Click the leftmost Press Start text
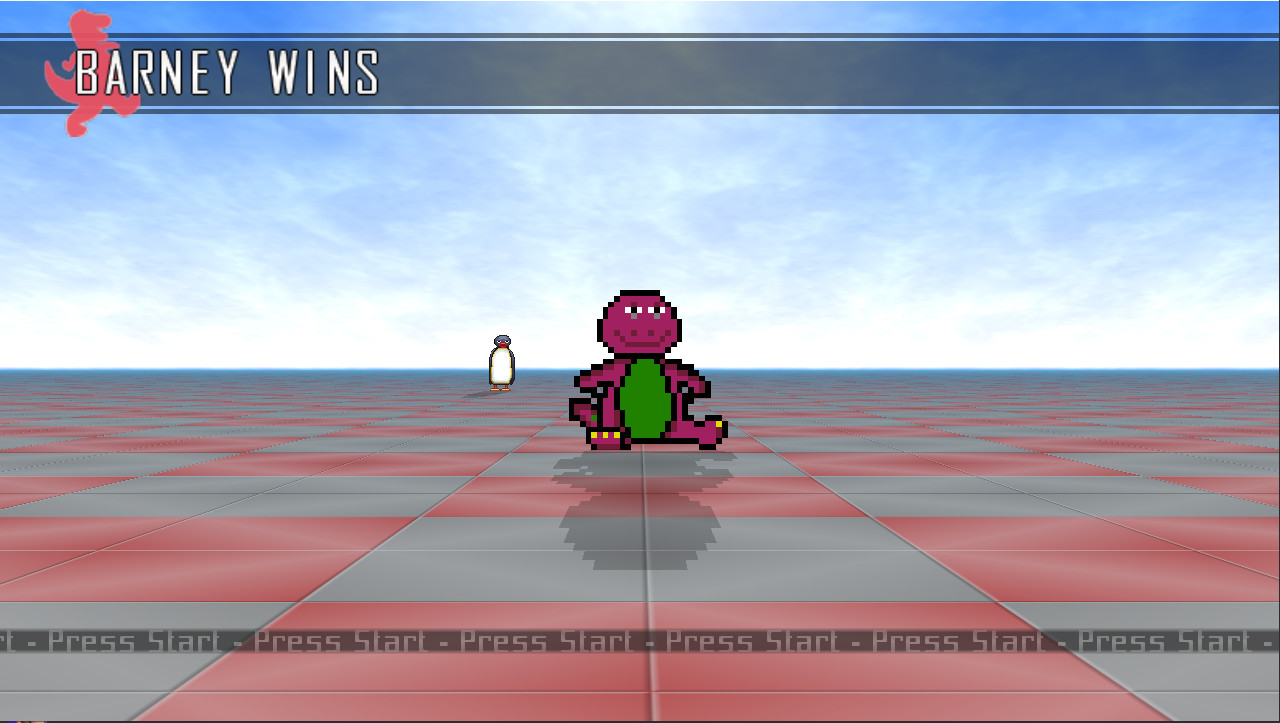 coord(135,641)
